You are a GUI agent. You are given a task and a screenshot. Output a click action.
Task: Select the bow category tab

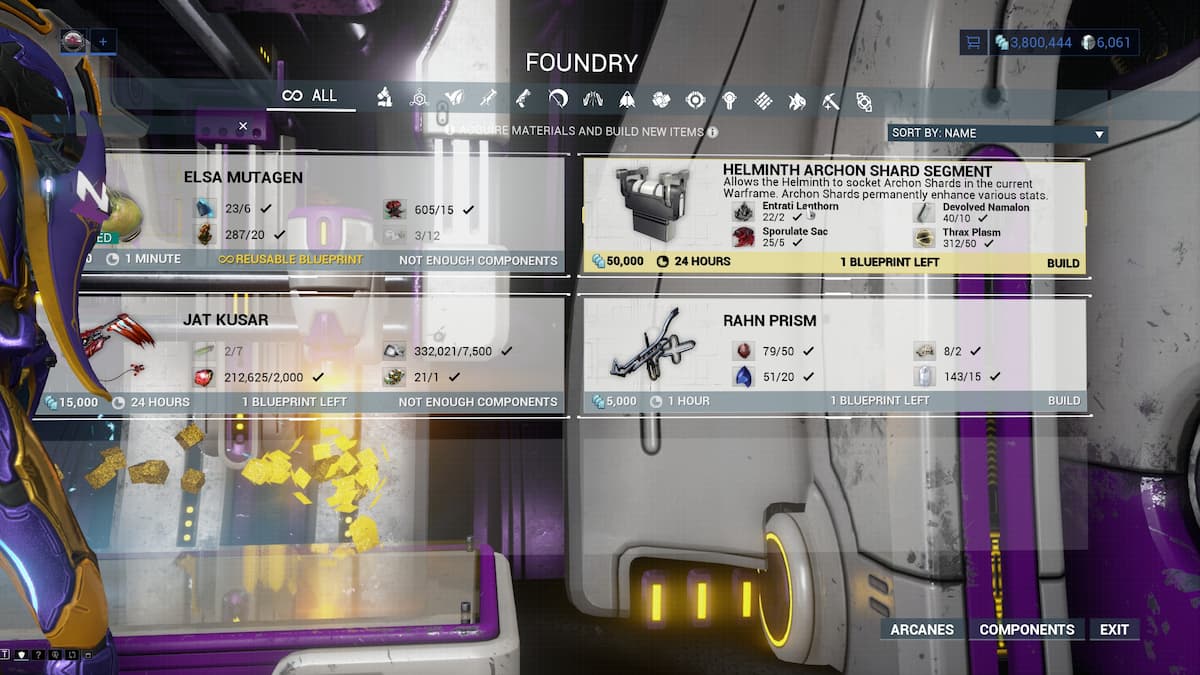(x=558, y=99)
